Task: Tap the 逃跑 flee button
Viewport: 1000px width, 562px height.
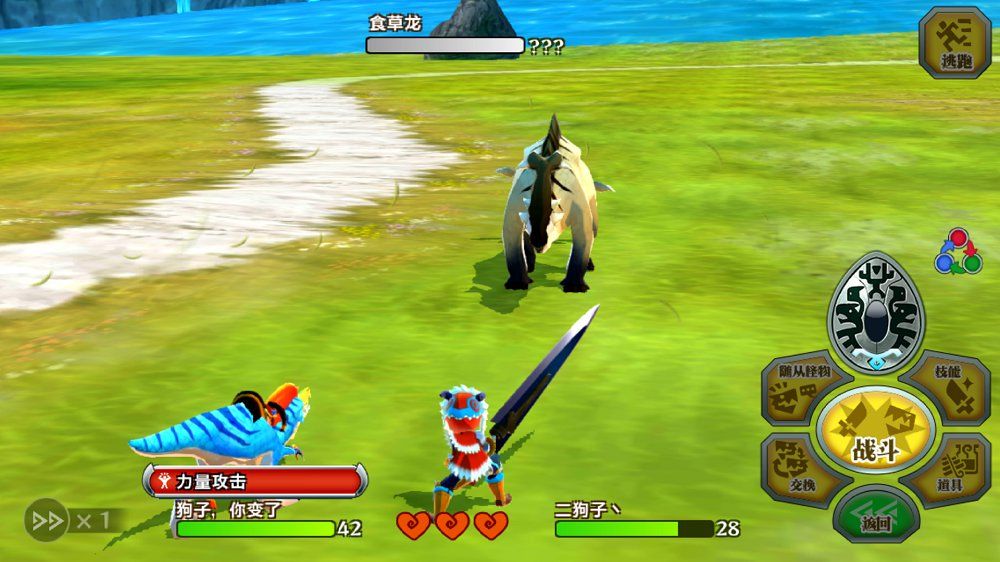Action: click(x=954, y=43)
